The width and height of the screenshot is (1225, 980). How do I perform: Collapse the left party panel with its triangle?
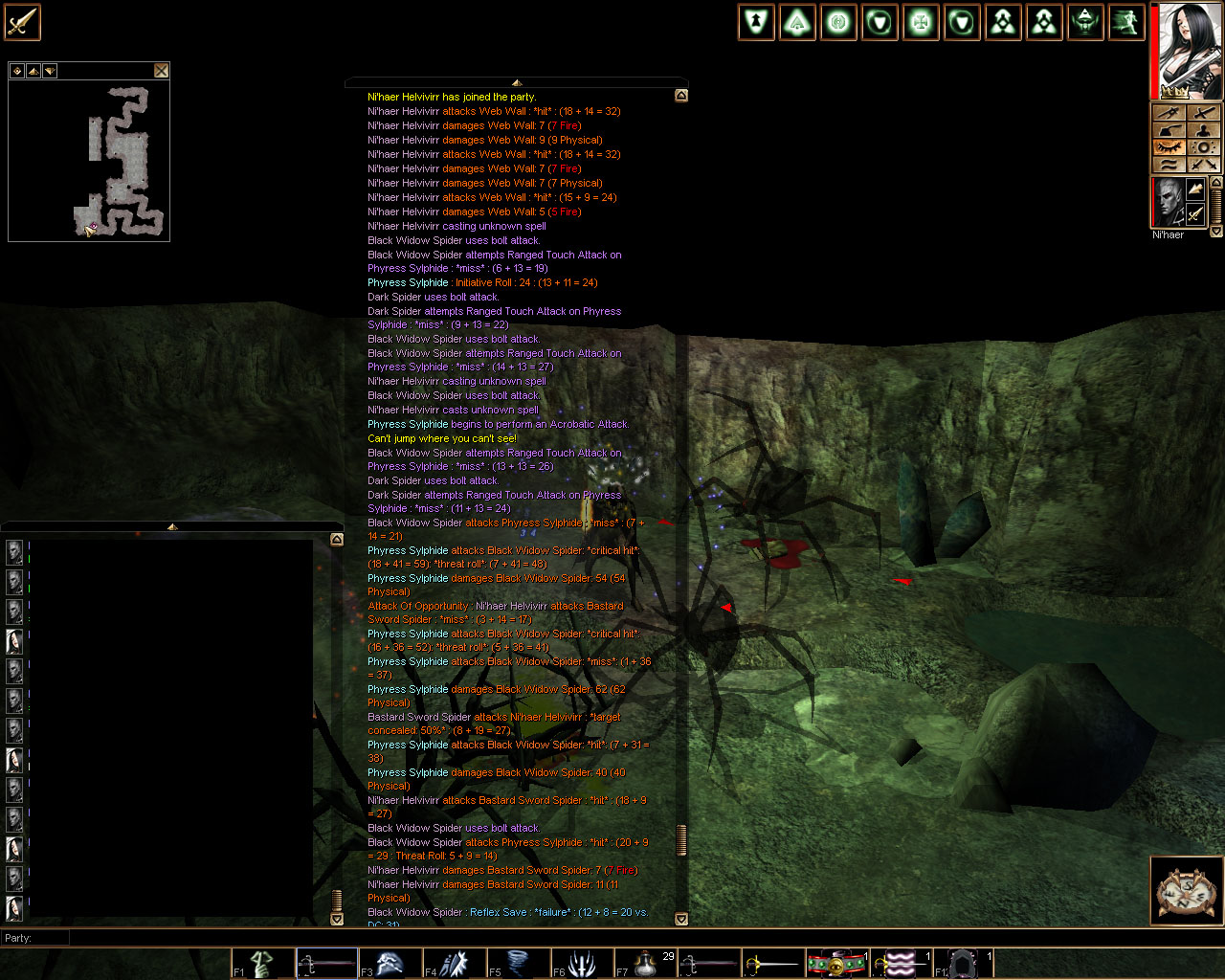[172, 525]
